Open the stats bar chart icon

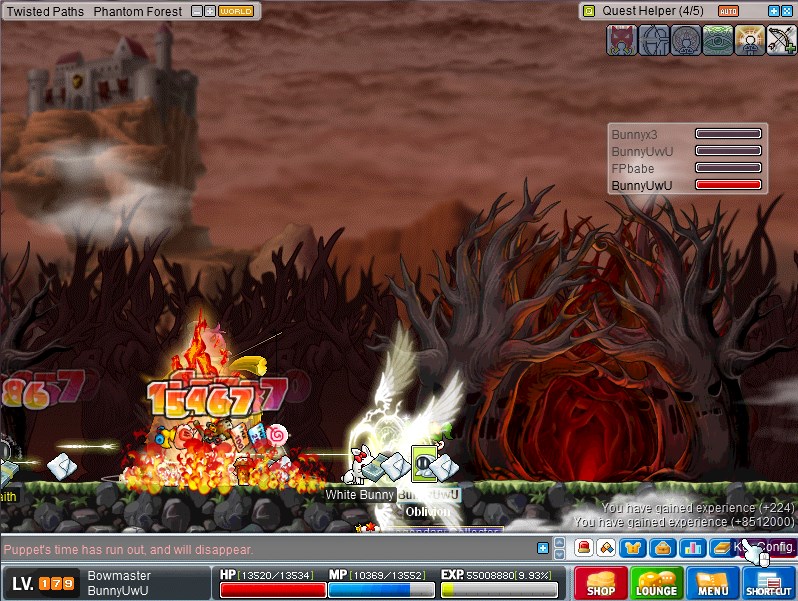tap(691, 547)
